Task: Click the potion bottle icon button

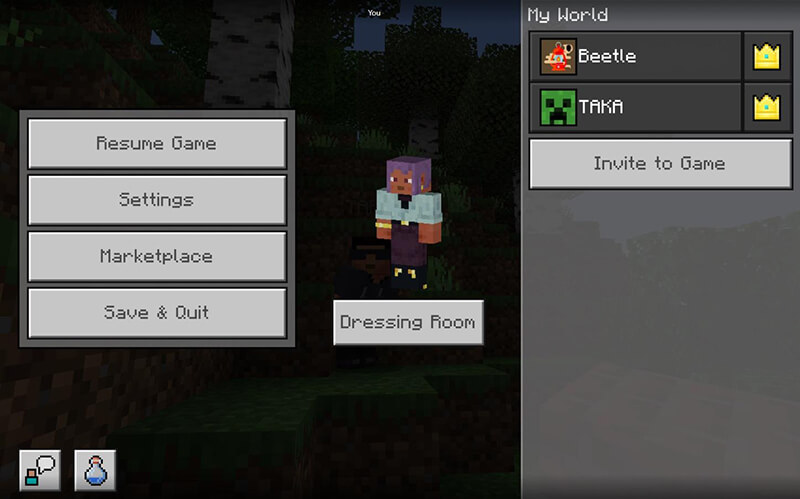Action: coord(95,469)
